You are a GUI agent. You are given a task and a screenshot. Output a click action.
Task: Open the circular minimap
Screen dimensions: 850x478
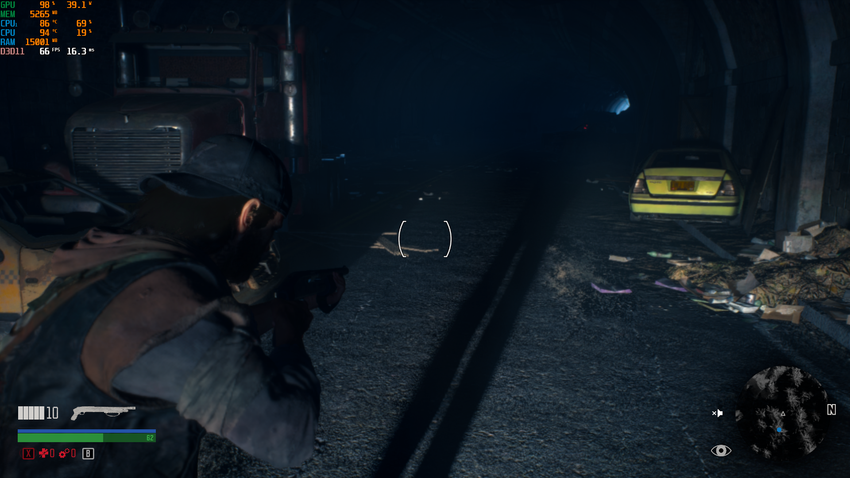pos(781,412)
